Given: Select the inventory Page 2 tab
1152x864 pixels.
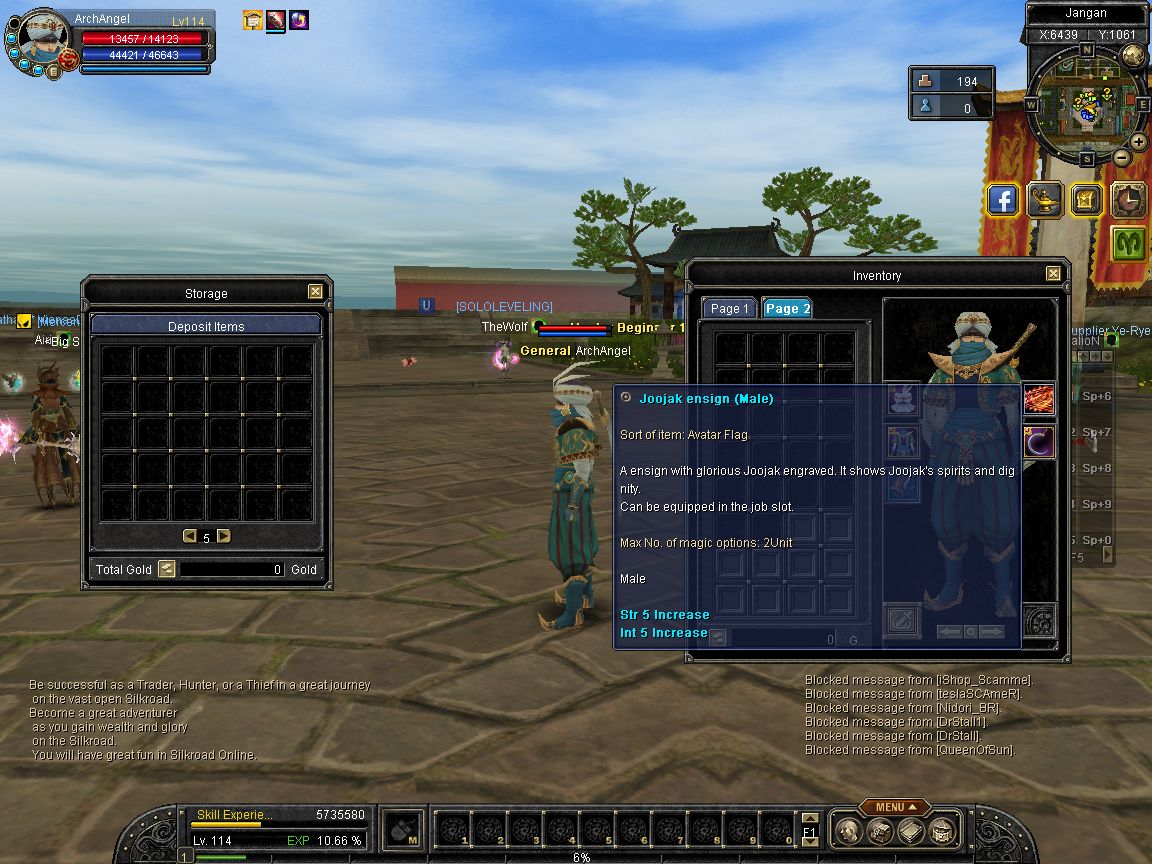Looking at the screenshot, I should pyautogui.click(x=787, y=309).
